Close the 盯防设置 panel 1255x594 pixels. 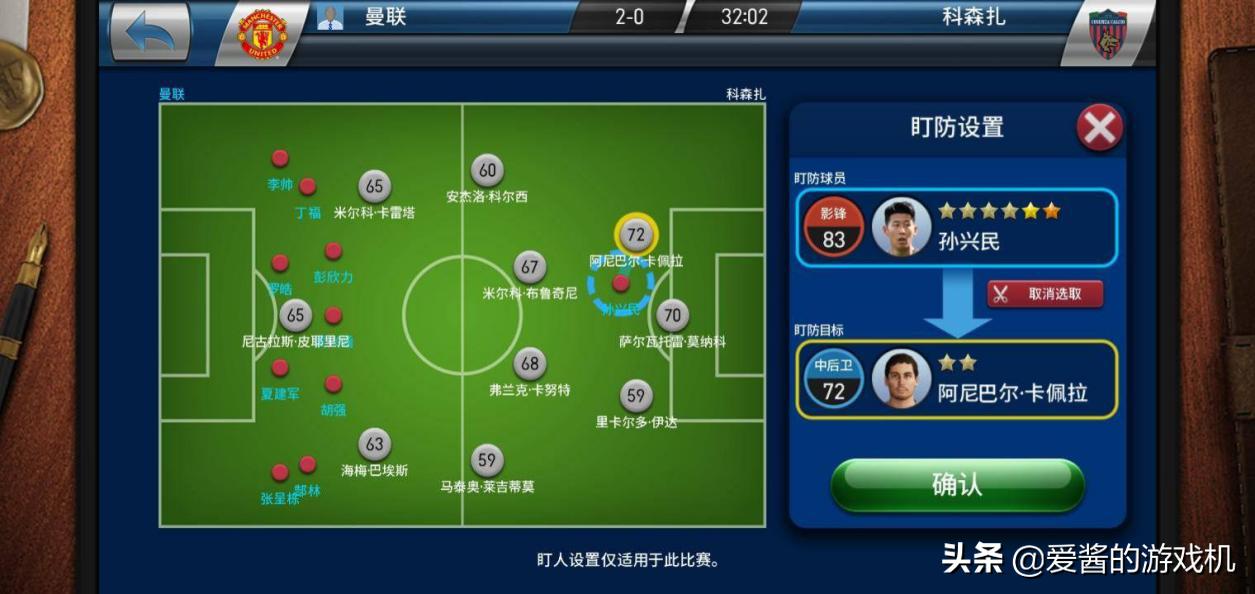pyautogui.click(x=1099, y=128)
